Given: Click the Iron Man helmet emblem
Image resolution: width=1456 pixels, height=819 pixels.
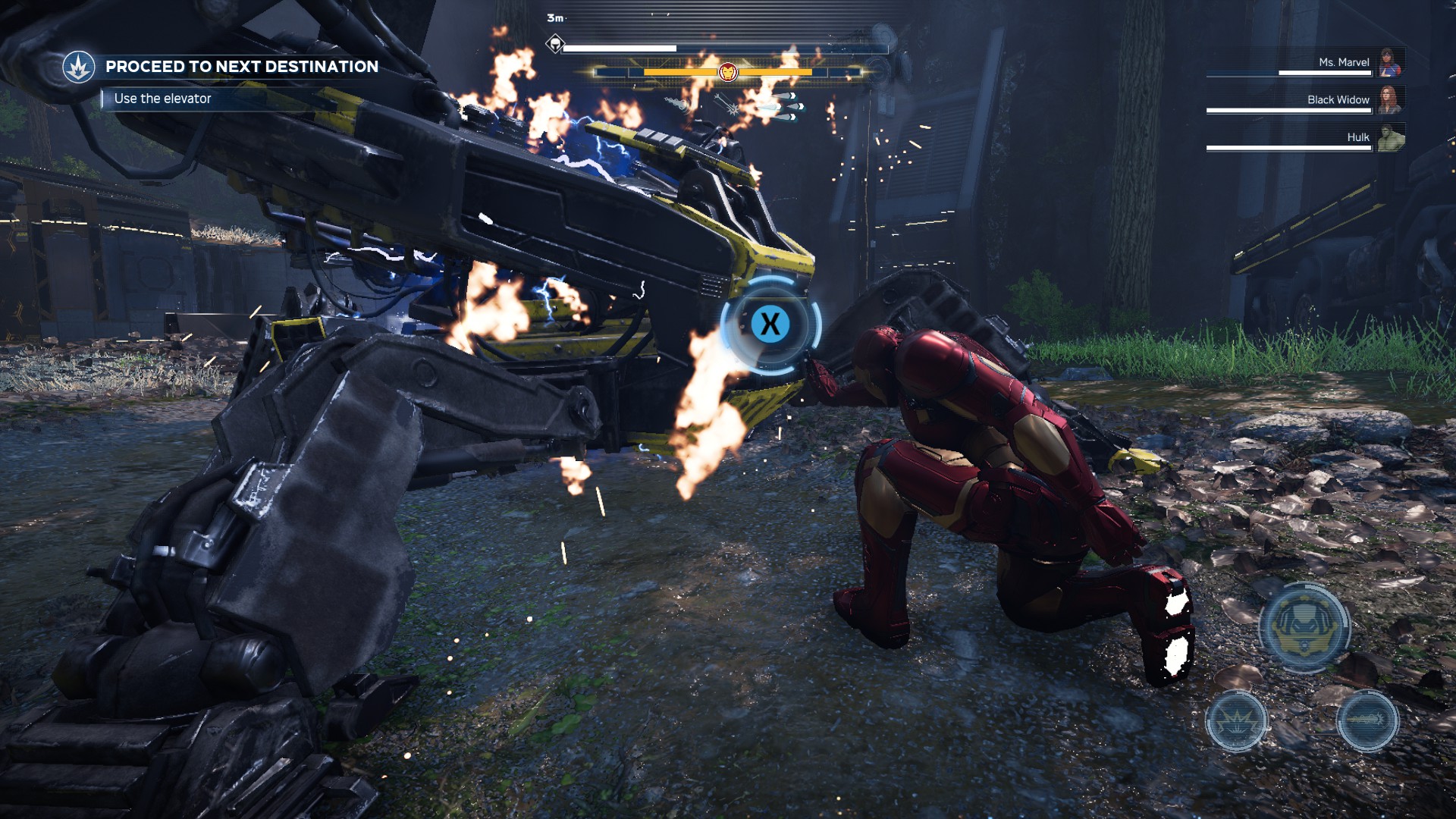Looking at the screenshot, I should click(x=727, y=73).
